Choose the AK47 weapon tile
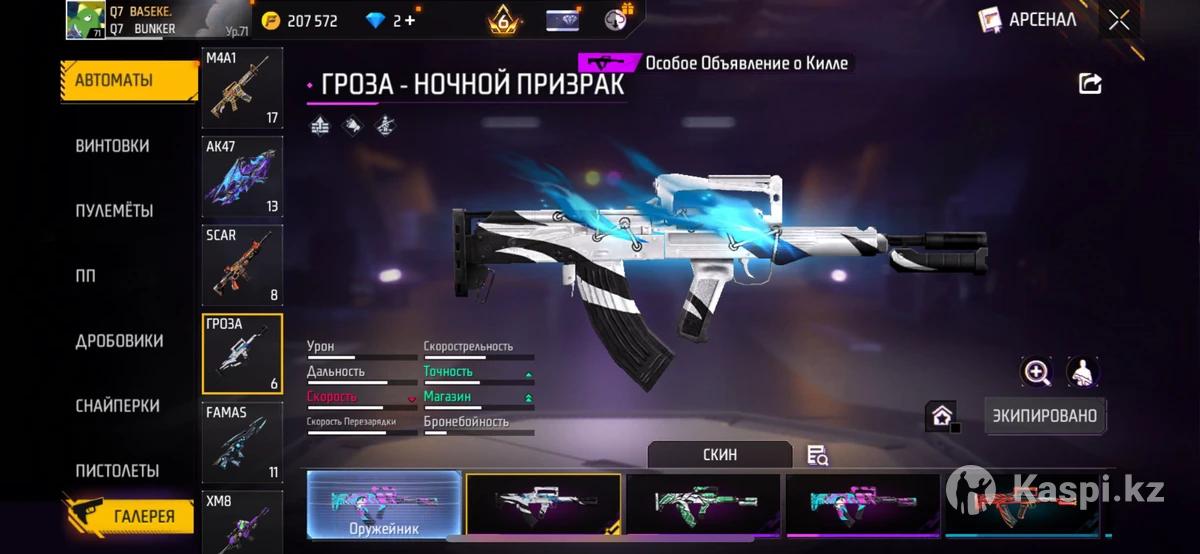The width and height of the screenshot is (1200, 554). (x=242, y=177)
